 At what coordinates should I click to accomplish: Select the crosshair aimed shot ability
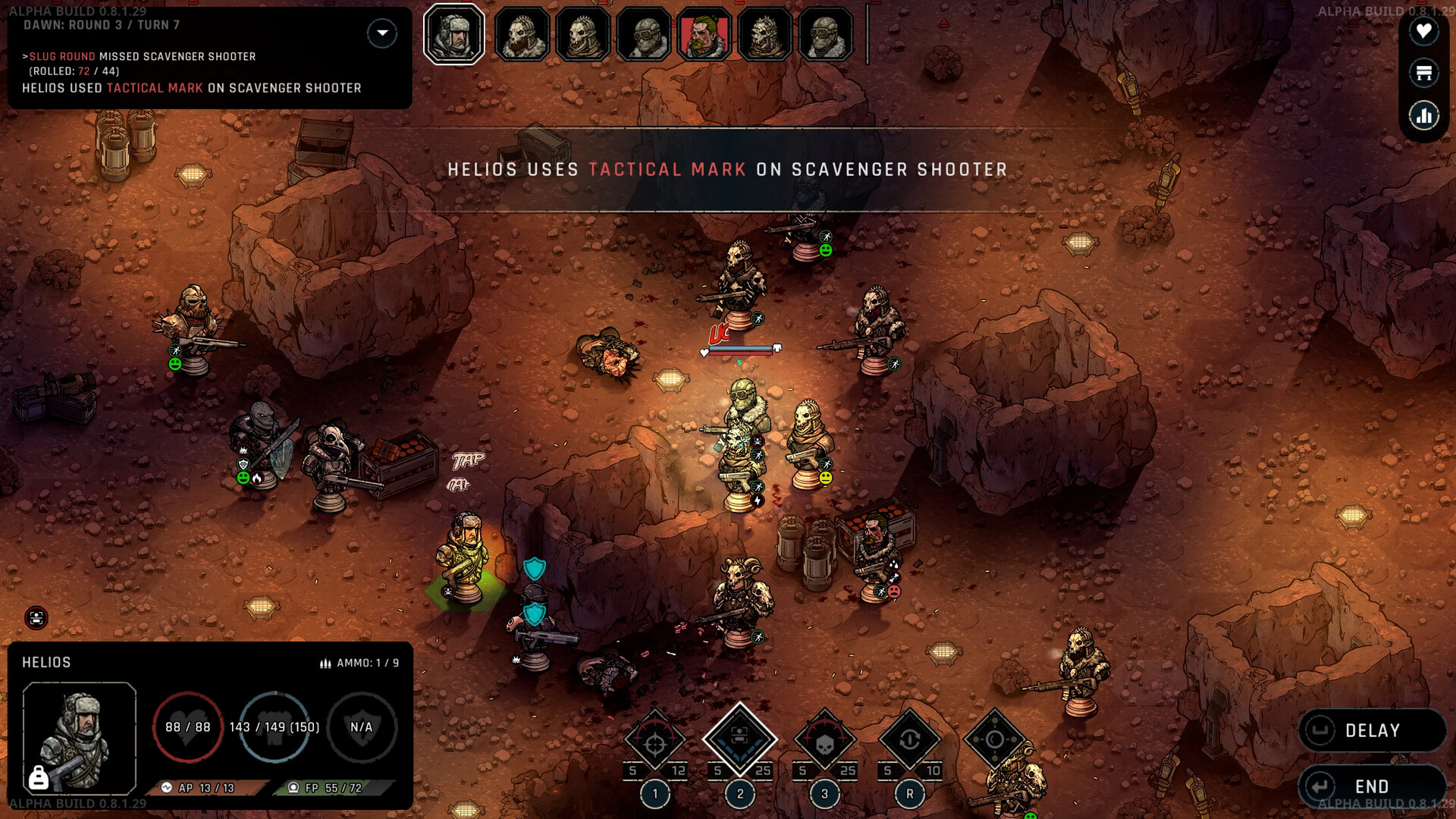click(x=655, y=741)
